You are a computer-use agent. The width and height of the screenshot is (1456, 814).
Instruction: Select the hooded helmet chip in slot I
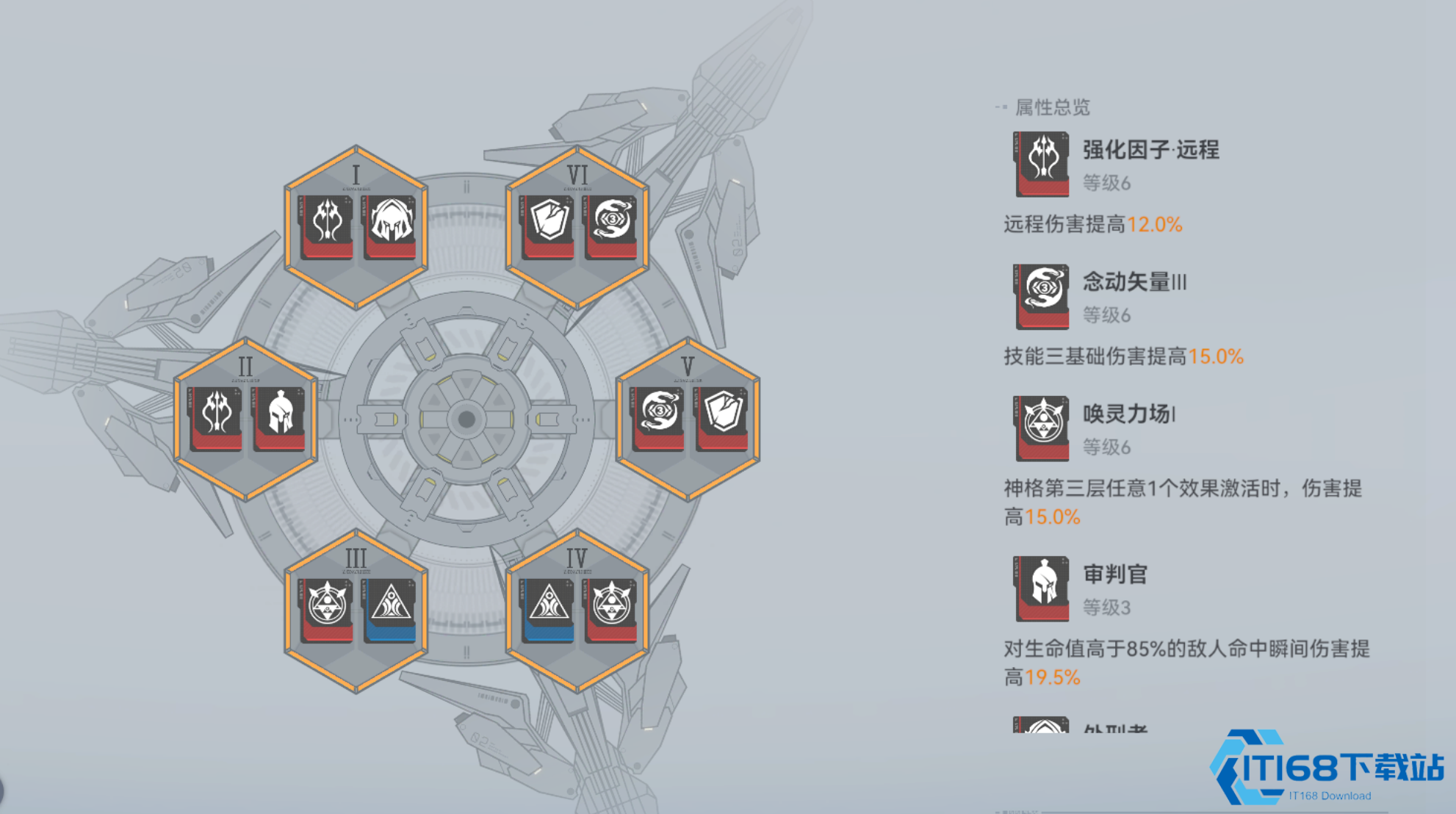390,226
